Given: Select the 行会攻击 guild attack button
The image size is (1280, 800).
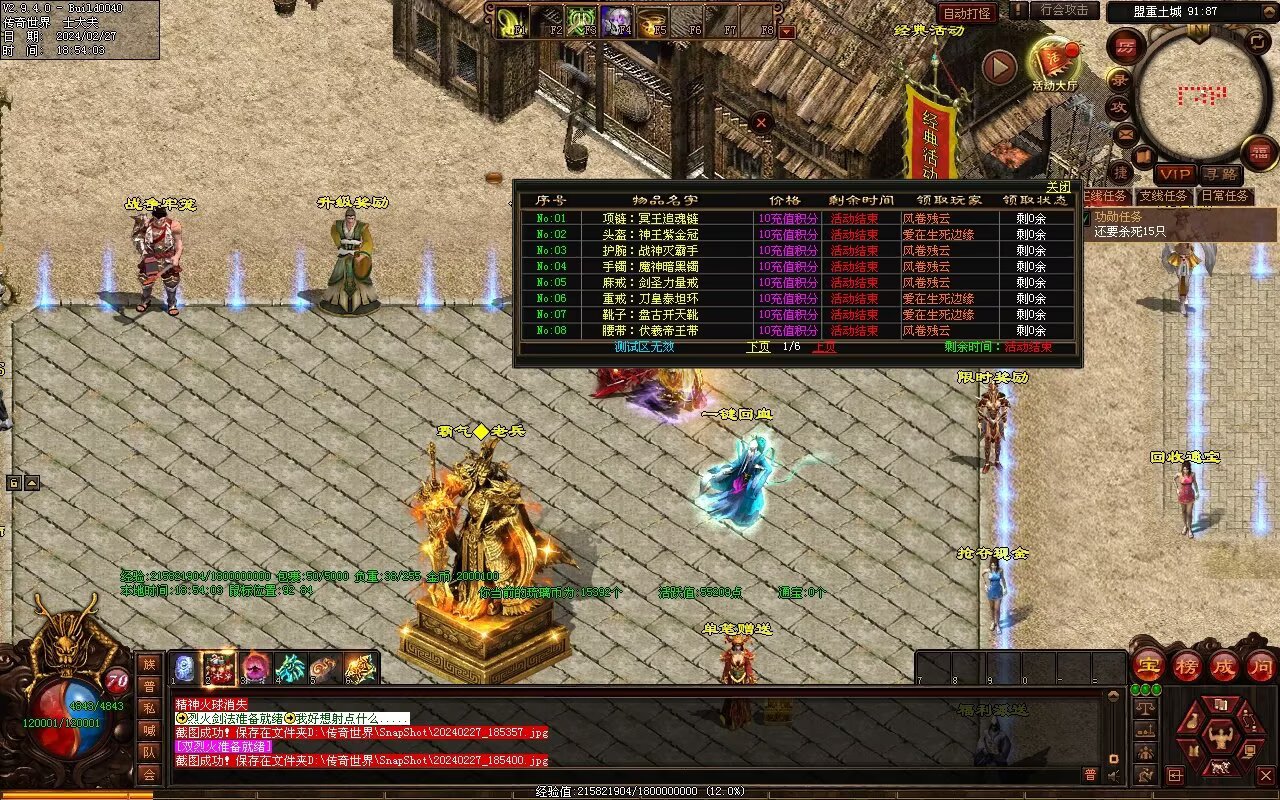Looking at the screenshot, I should (x=1064, y=11).
